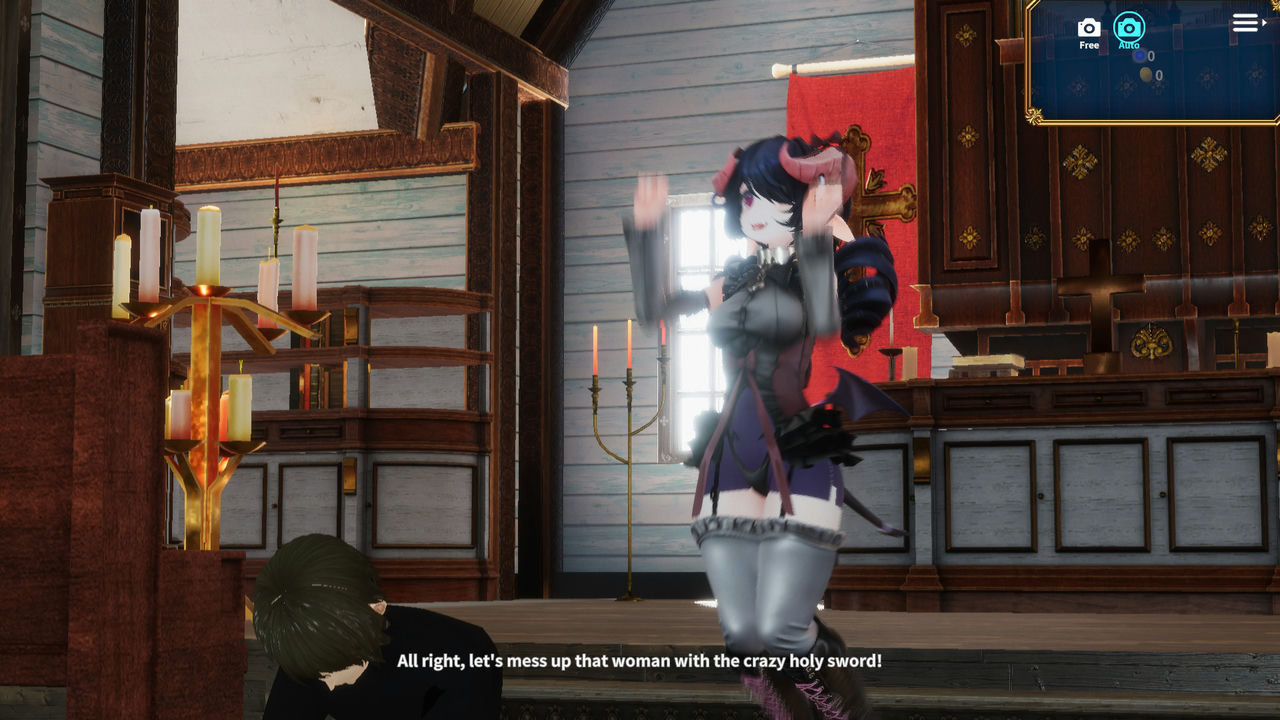Open the options list beside the hamburger icon
This screenshot has height=720, width=1280.
coord(1265,23)
